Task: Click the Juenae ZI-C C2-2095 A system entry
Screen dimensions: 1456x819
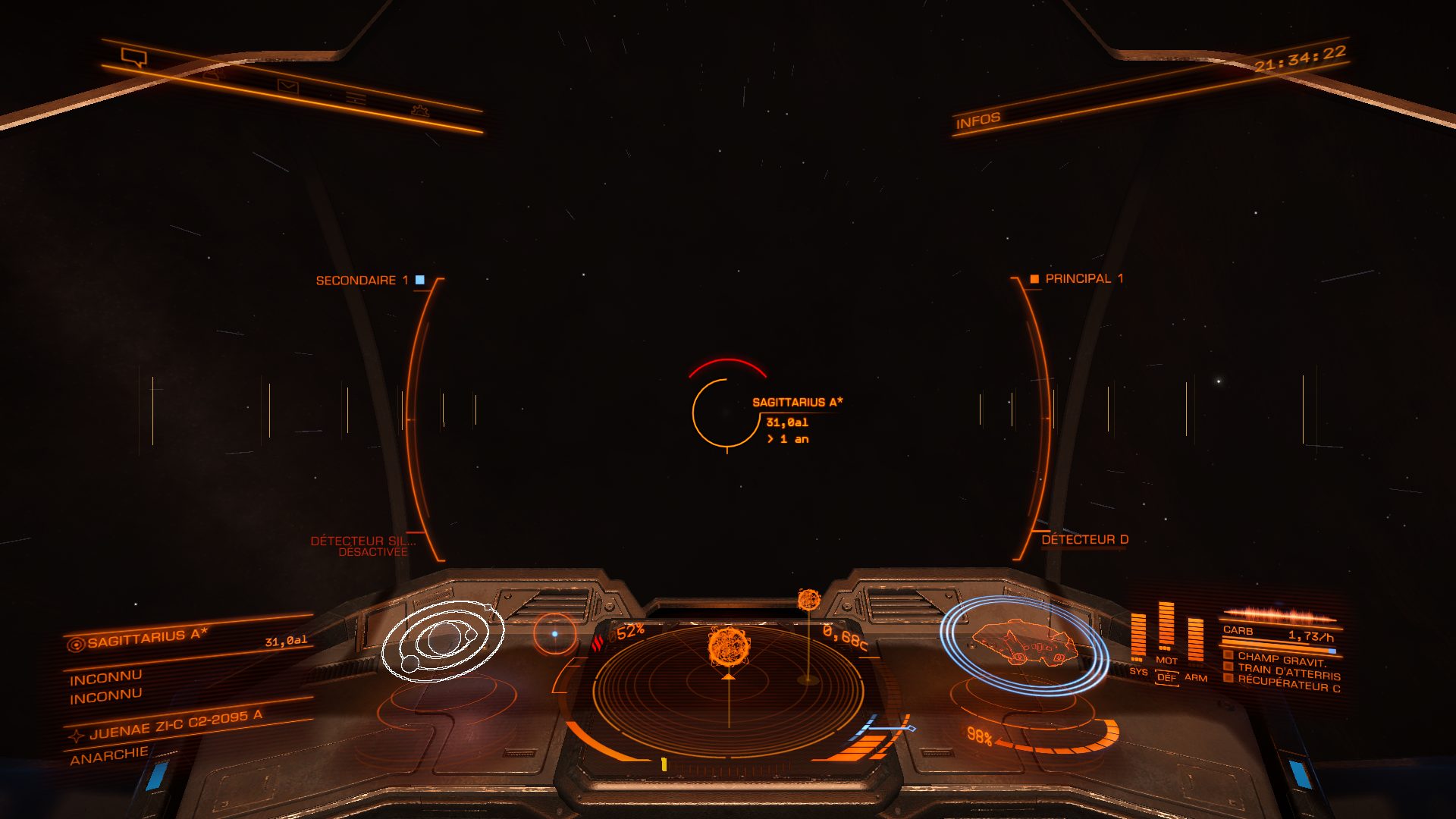Action: click(x=175, y=725)
